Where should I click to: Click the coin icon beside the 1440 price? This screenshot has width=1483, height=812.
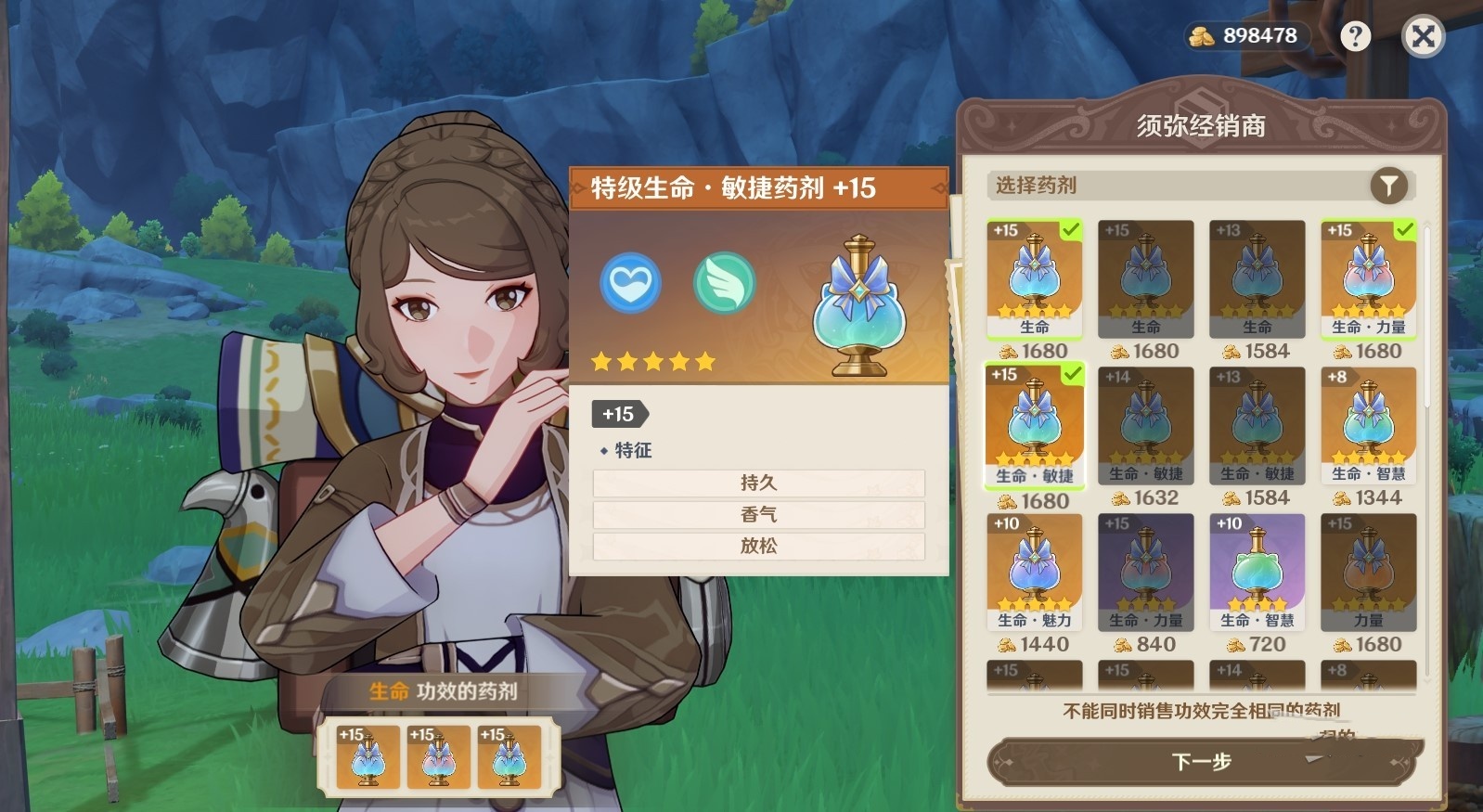click(1009, 643)
